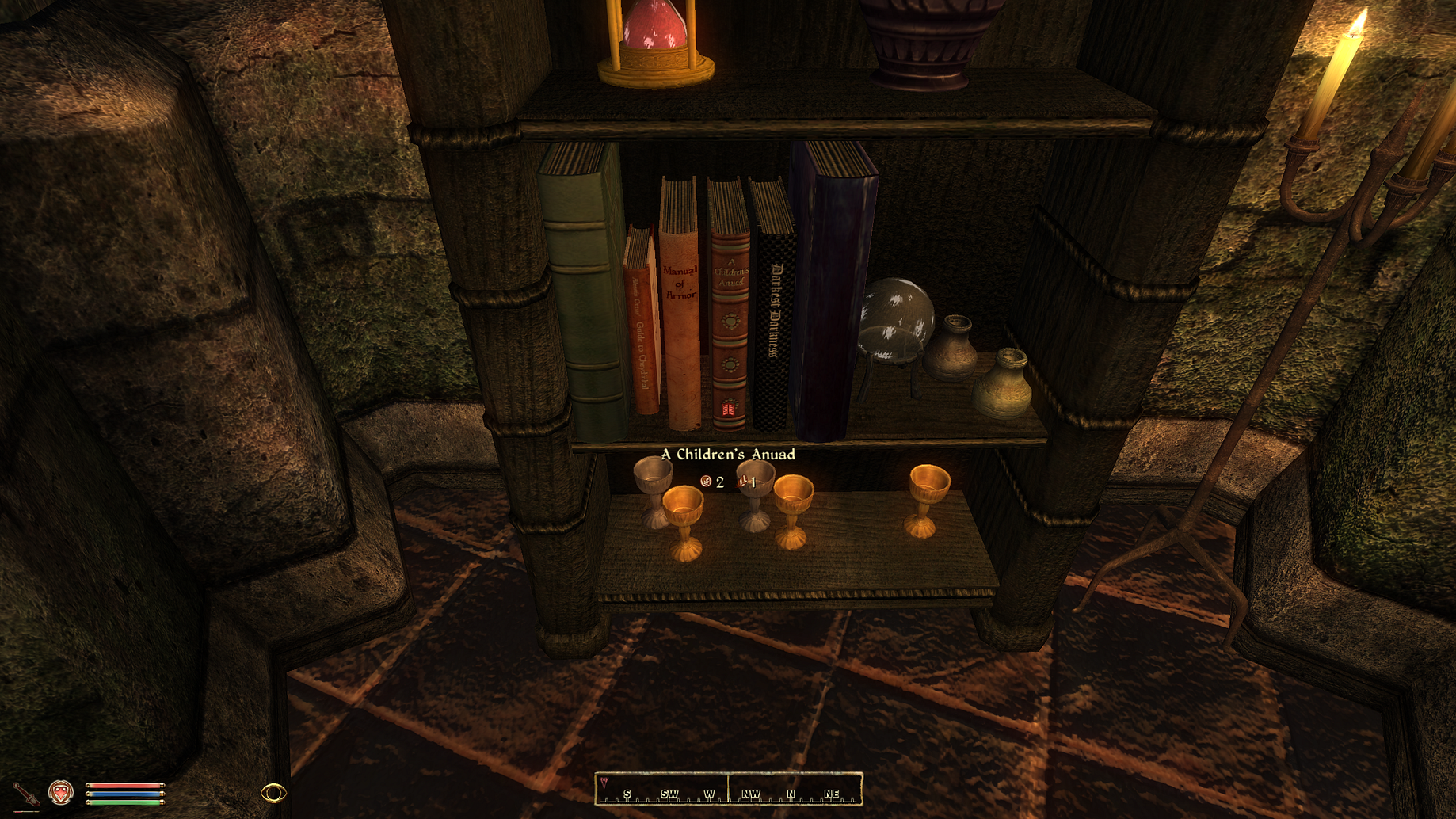Select the heart-shaped healing spell icon
Viewport: 1456px width, 819px height.
tap(61, 792)
